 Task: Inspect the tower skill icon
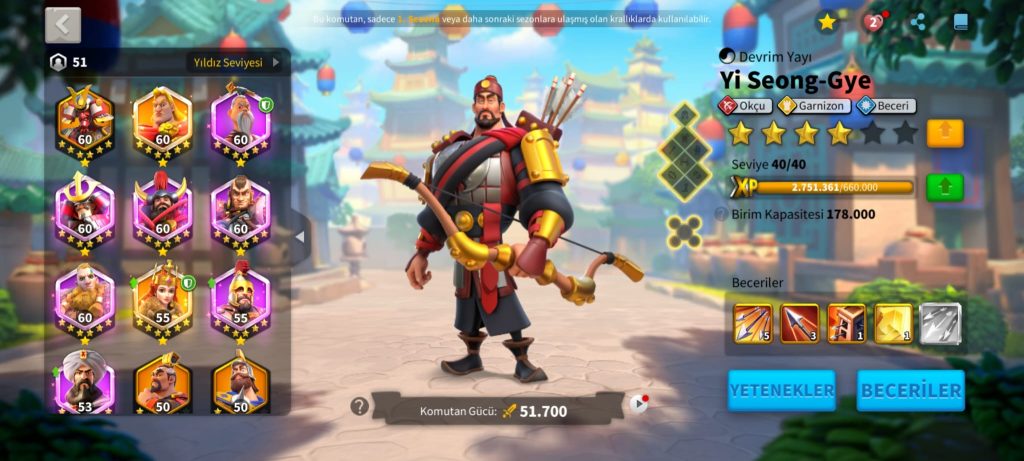(x=846, y=324)
